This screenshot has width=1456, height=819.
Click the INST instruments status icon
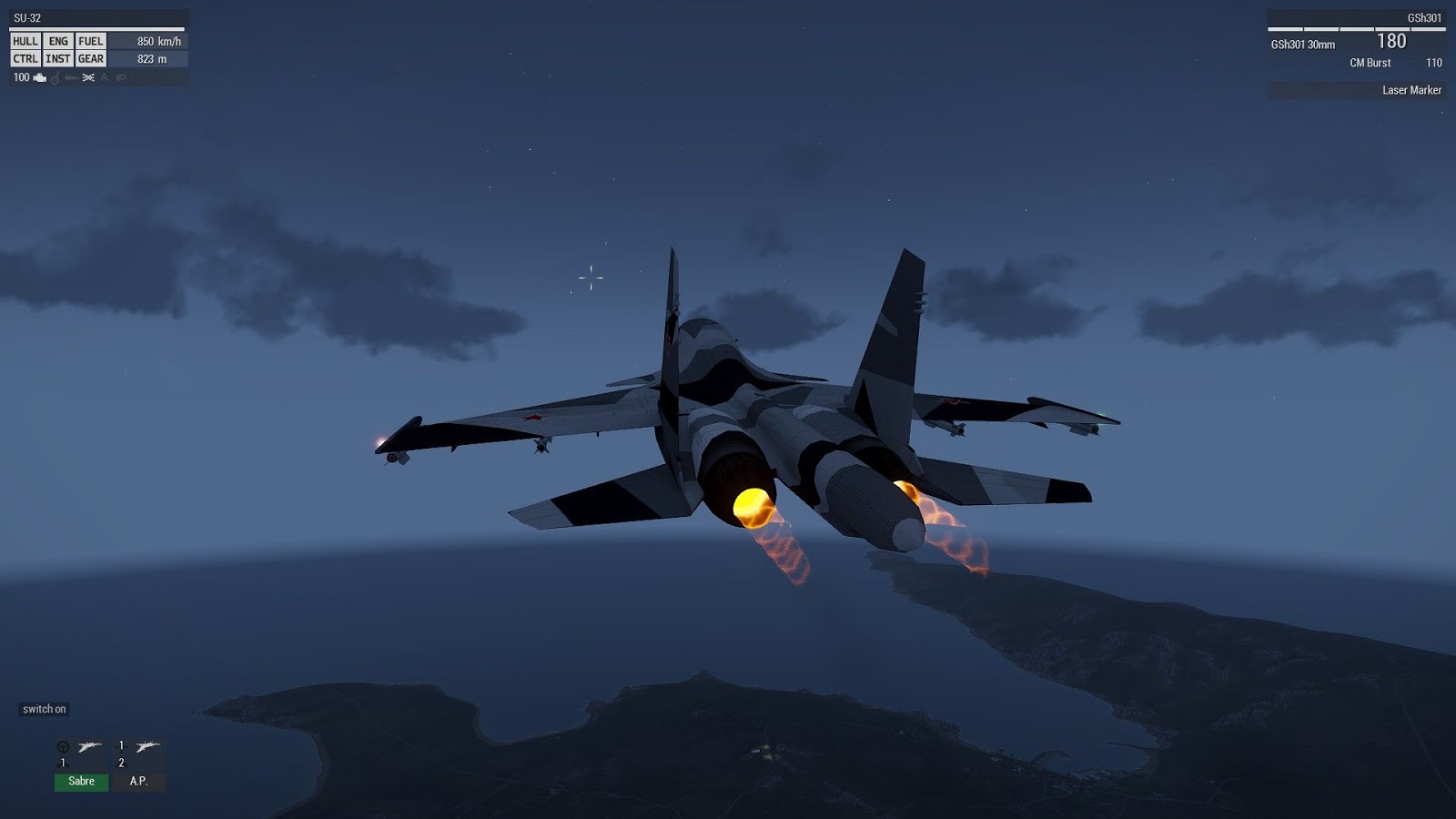point(58,58)
